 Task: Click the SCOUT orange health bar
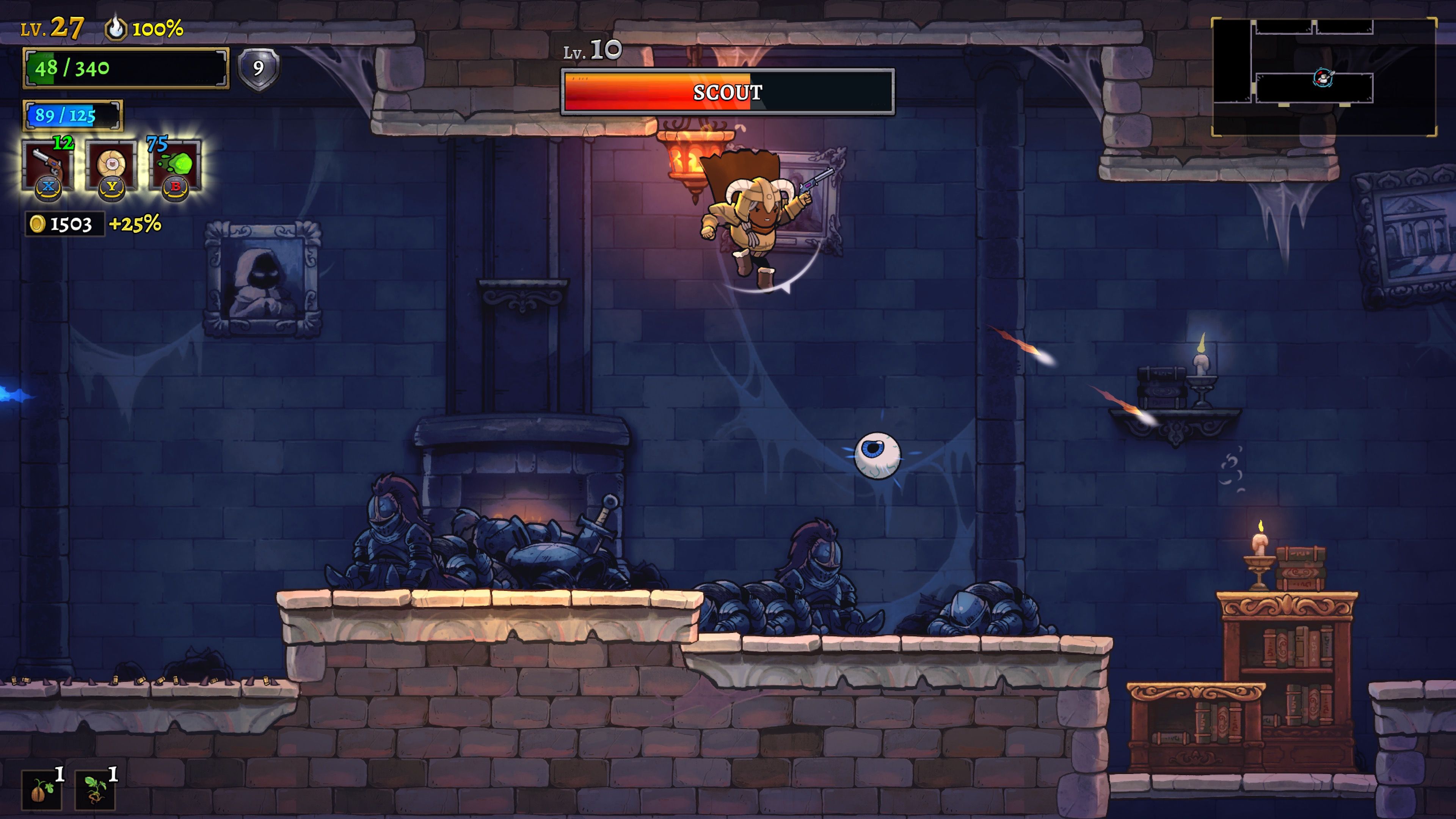[650, 93]
